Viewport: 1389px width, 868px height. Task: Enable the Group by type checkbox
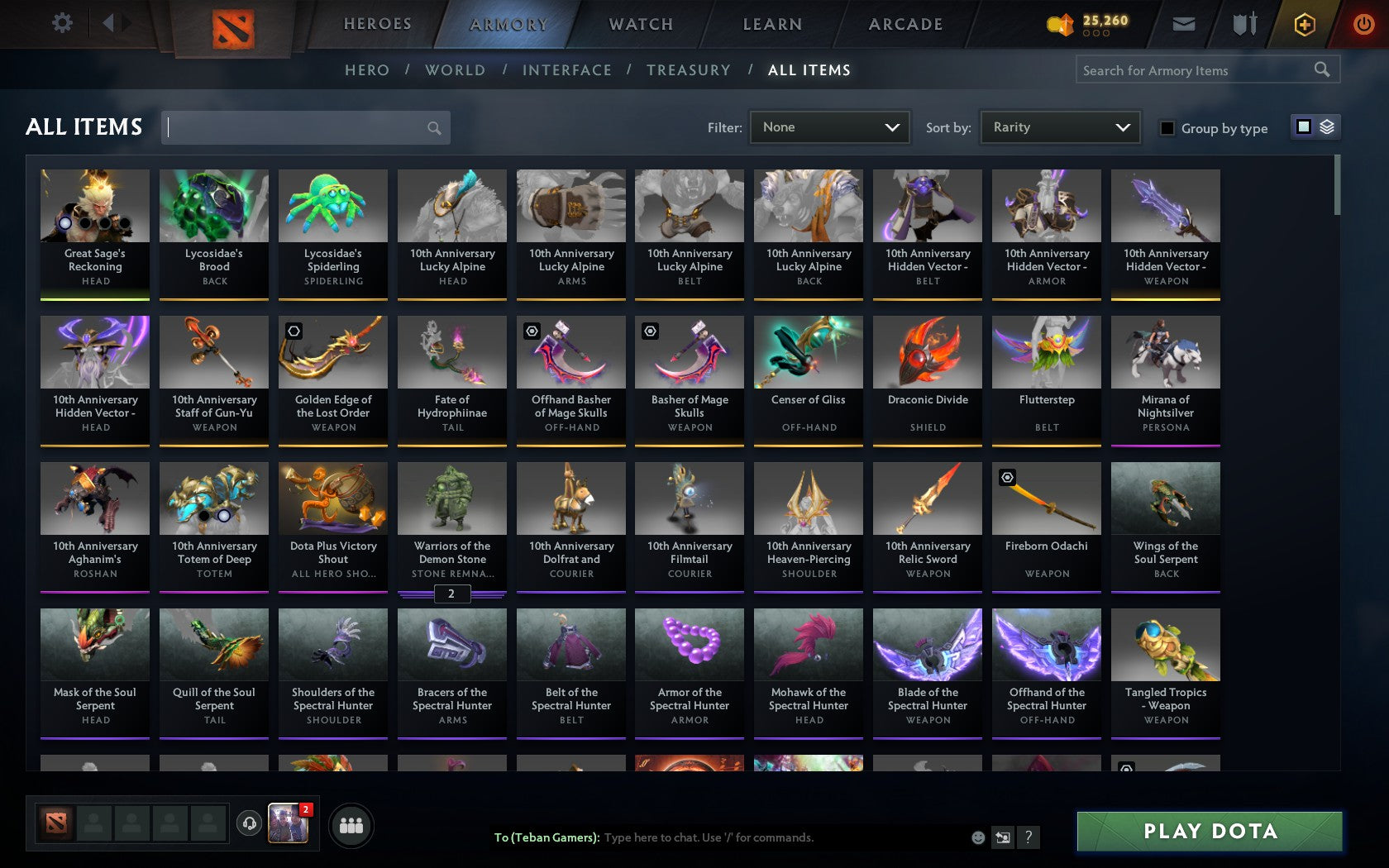point(1166,129)
